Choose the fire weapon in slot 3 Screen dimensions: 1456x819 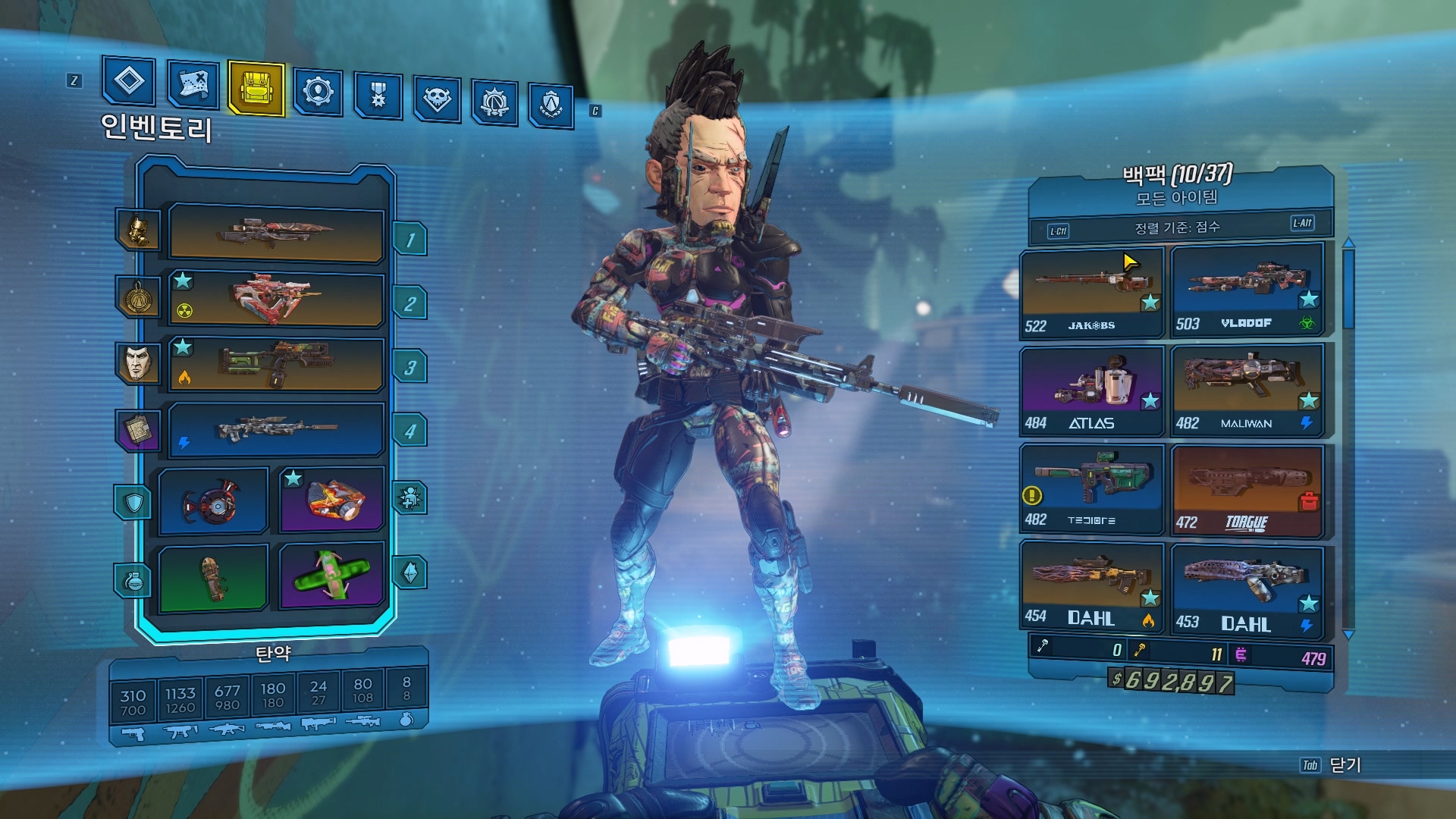(x=276, y=364)
